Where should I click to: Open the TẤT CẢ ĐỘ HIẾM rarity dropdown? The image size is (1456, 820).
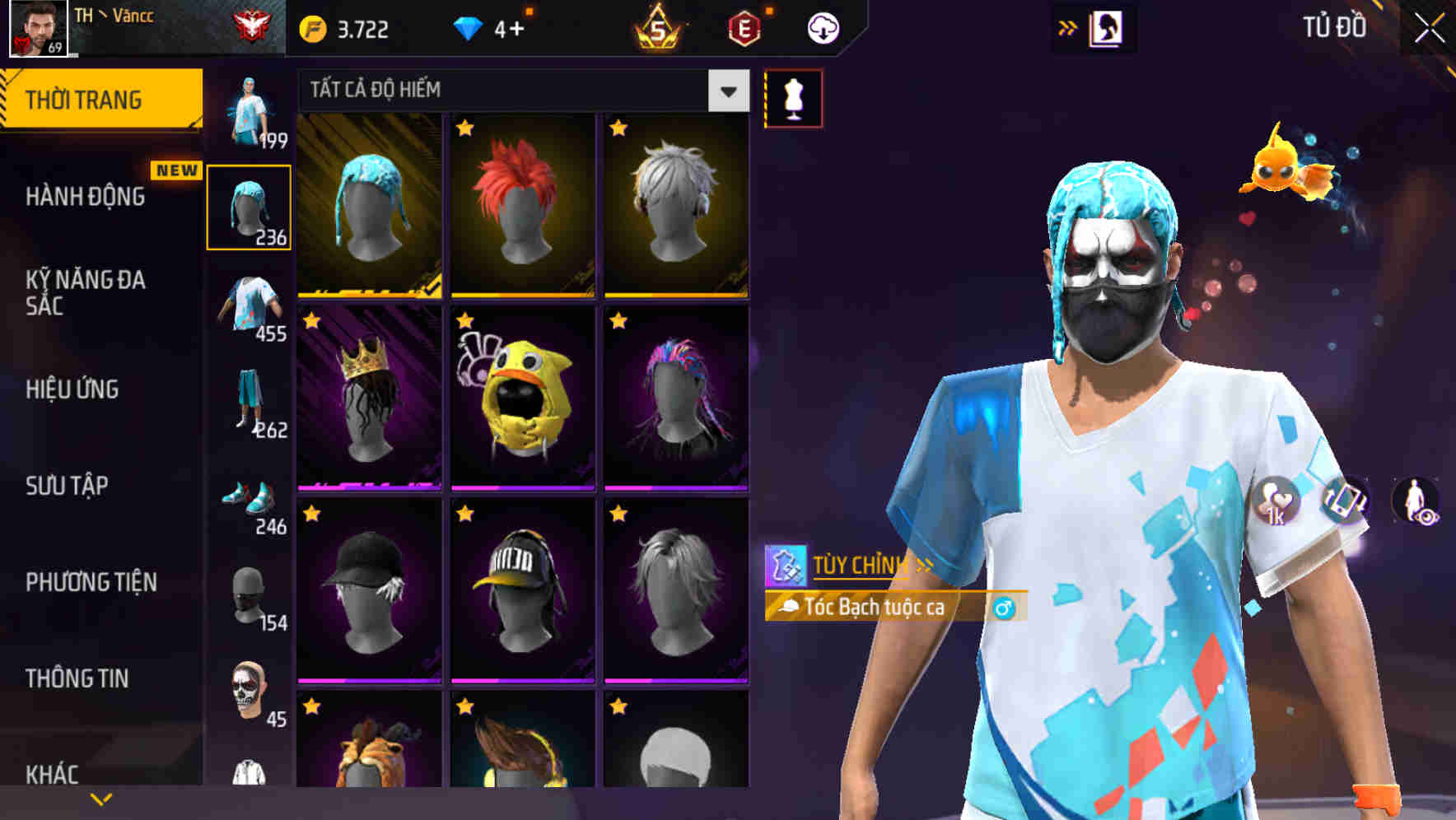517,90
